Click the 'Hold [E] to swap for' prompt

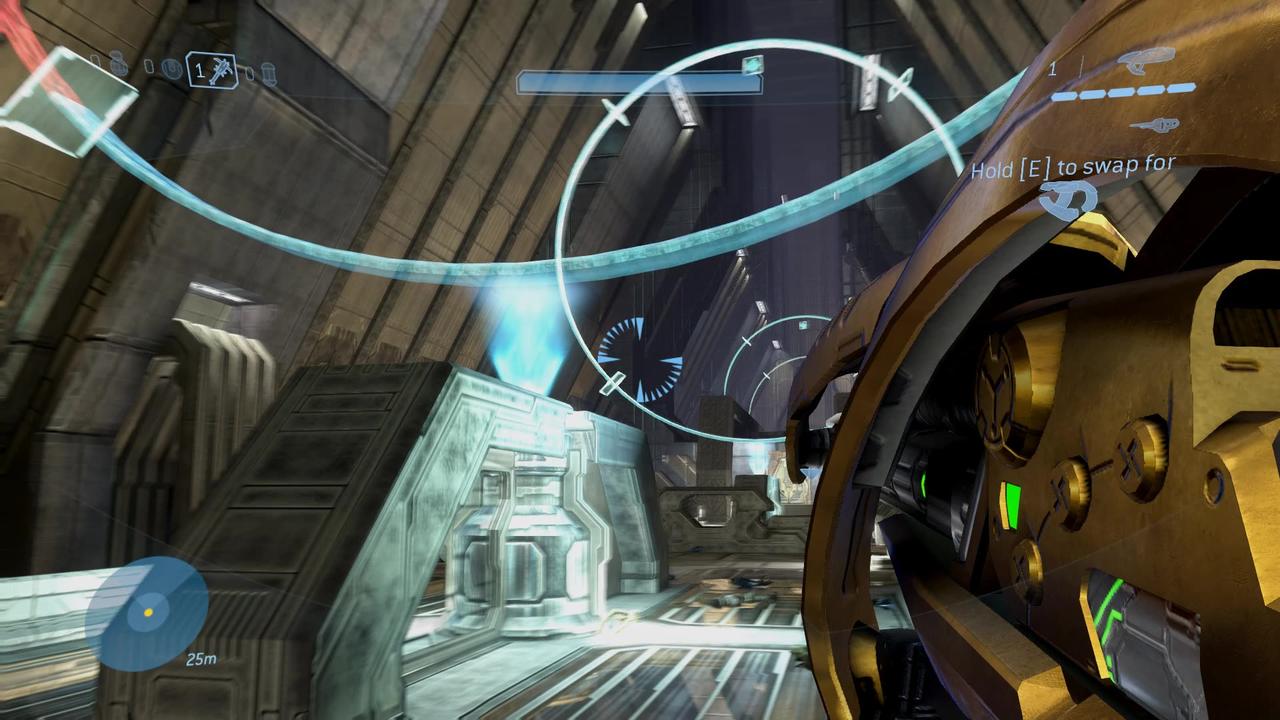(x=1075, y=166)
